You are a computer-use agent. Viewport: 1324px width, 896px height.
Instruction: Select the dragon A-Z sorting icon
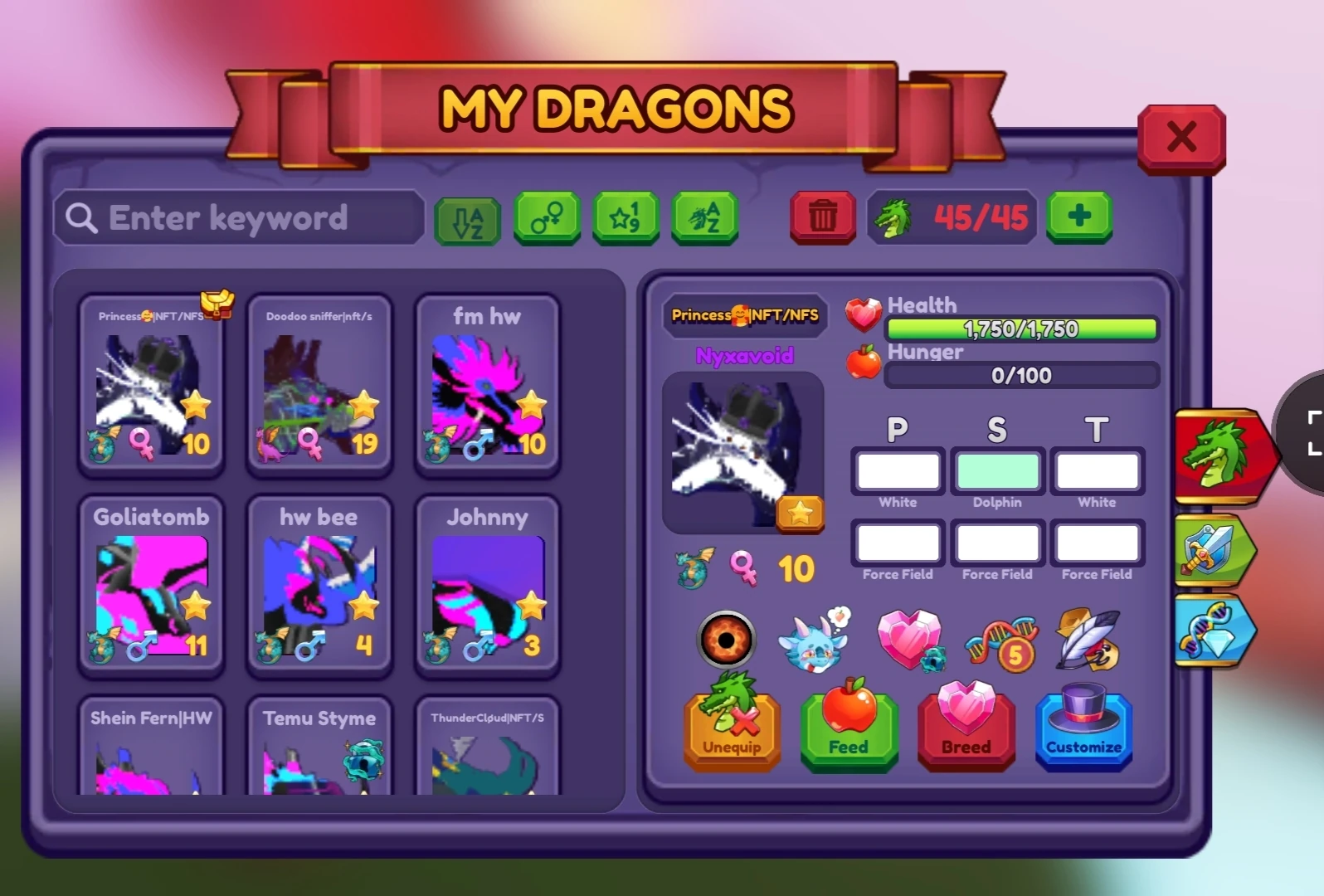703,218
